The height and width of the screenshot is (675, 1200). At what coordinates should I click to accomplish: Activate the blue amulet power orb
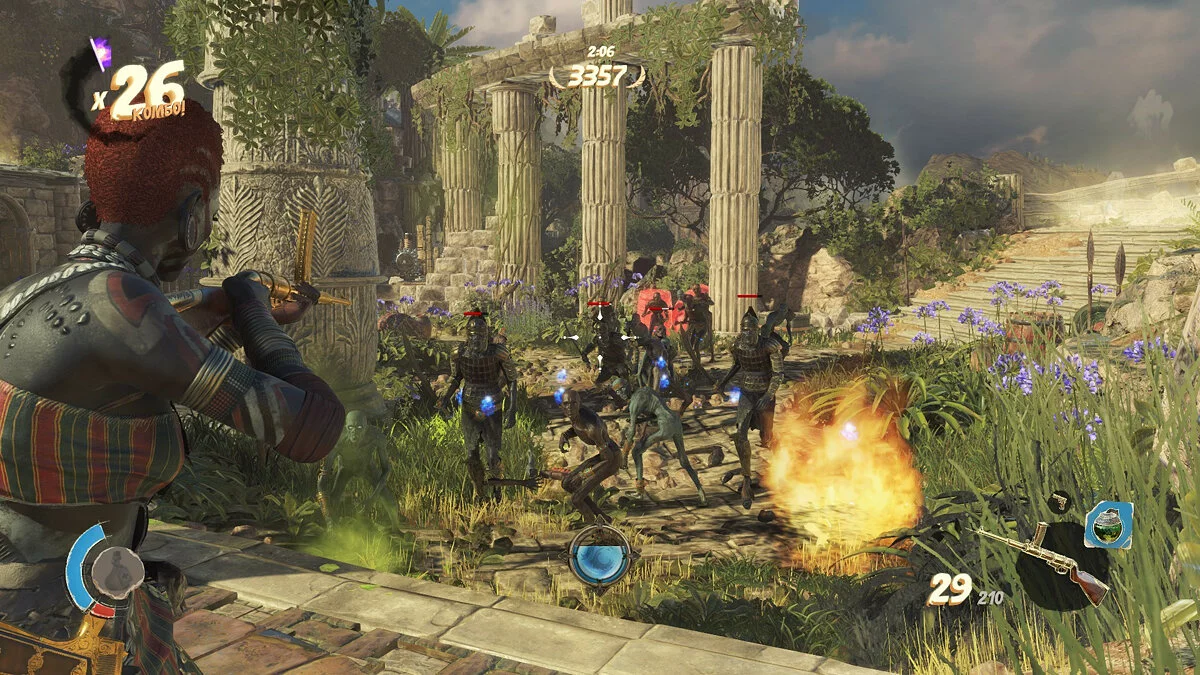600,555
